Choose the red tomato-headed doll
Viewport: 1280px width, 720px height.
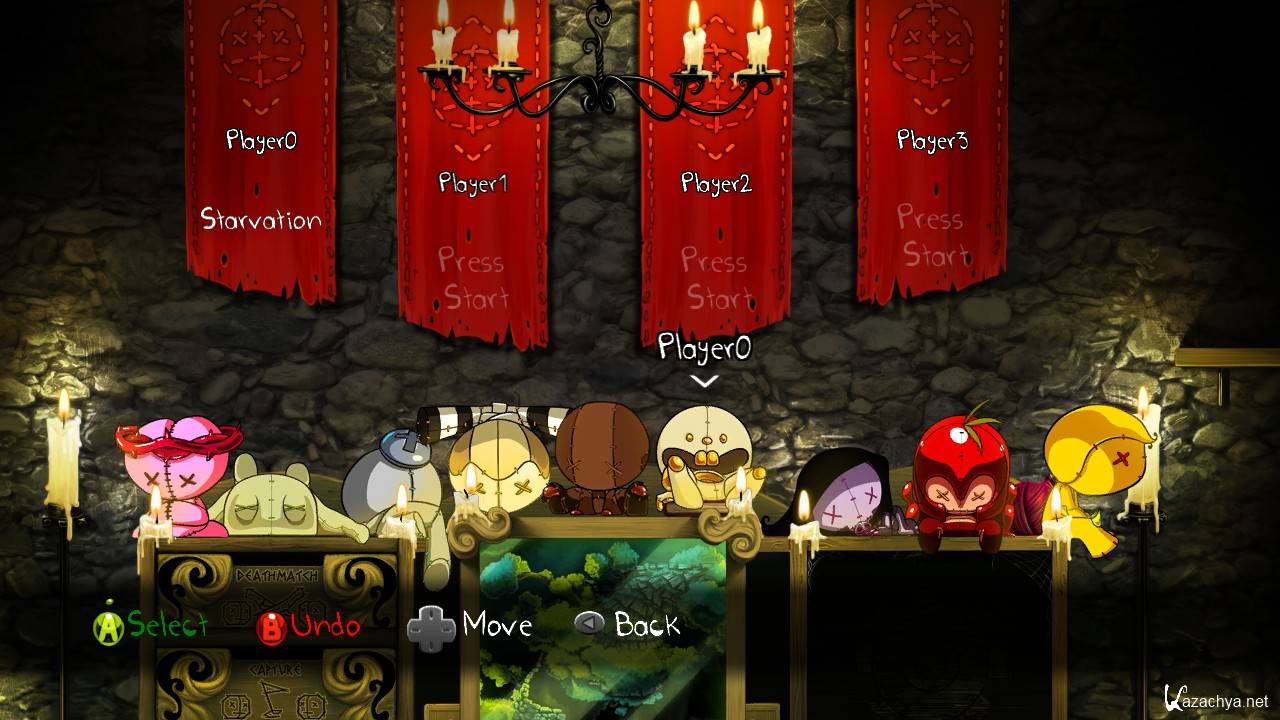[957, 480]
